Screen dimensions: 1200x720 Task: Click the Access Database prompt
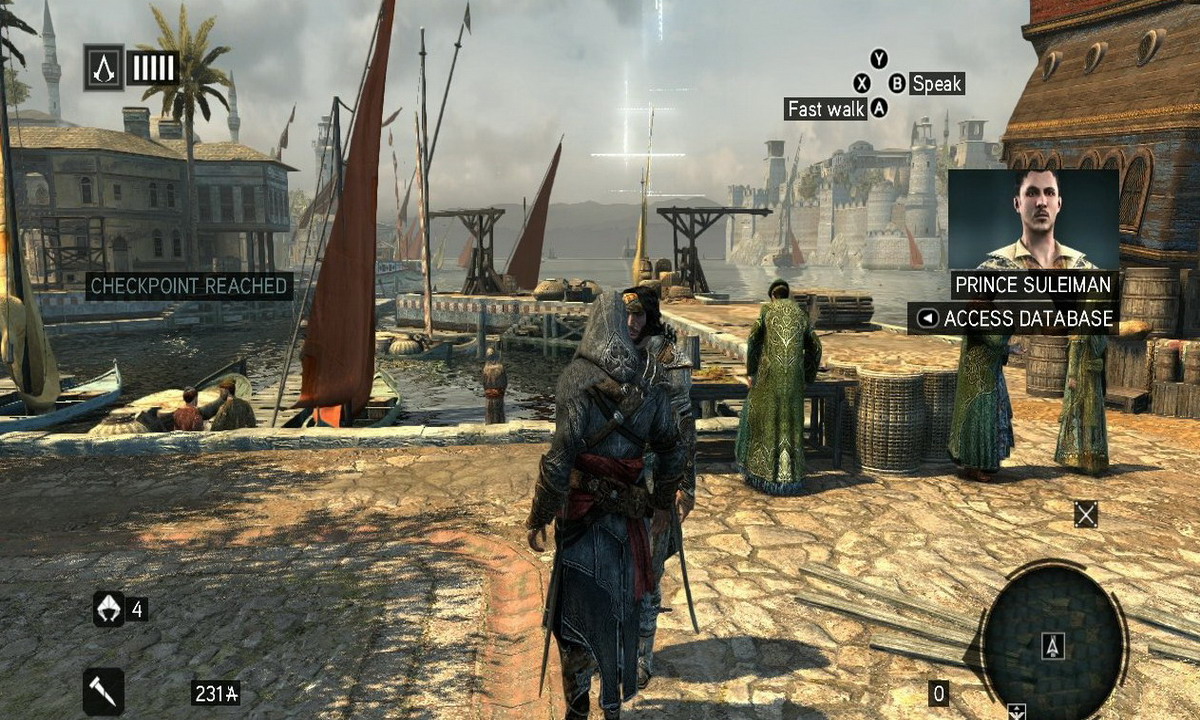[x=1015, y=319]
